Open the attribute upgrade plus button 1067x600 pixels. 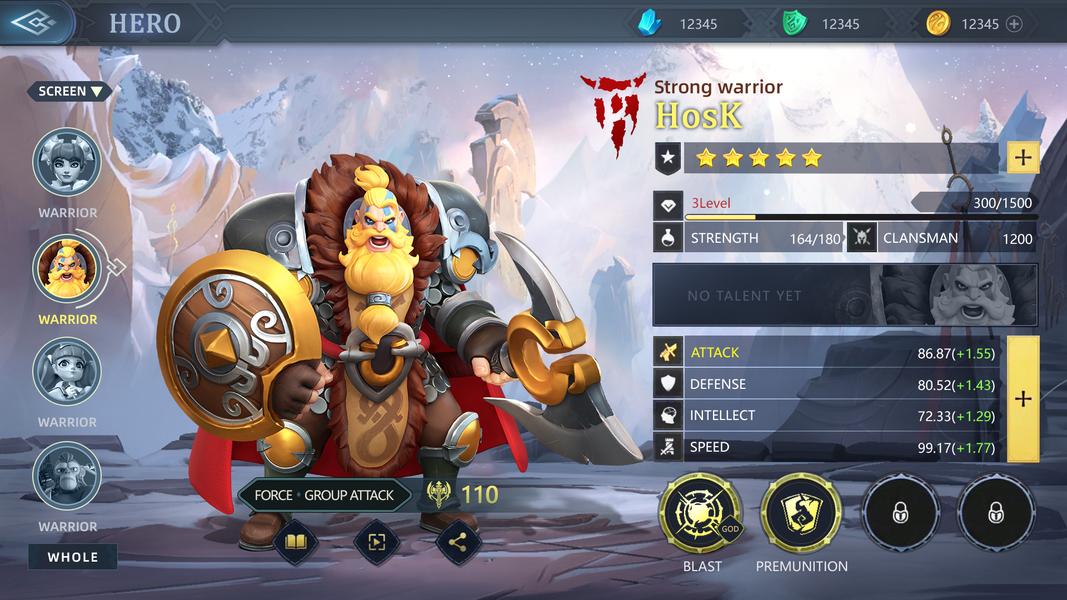1023,399
